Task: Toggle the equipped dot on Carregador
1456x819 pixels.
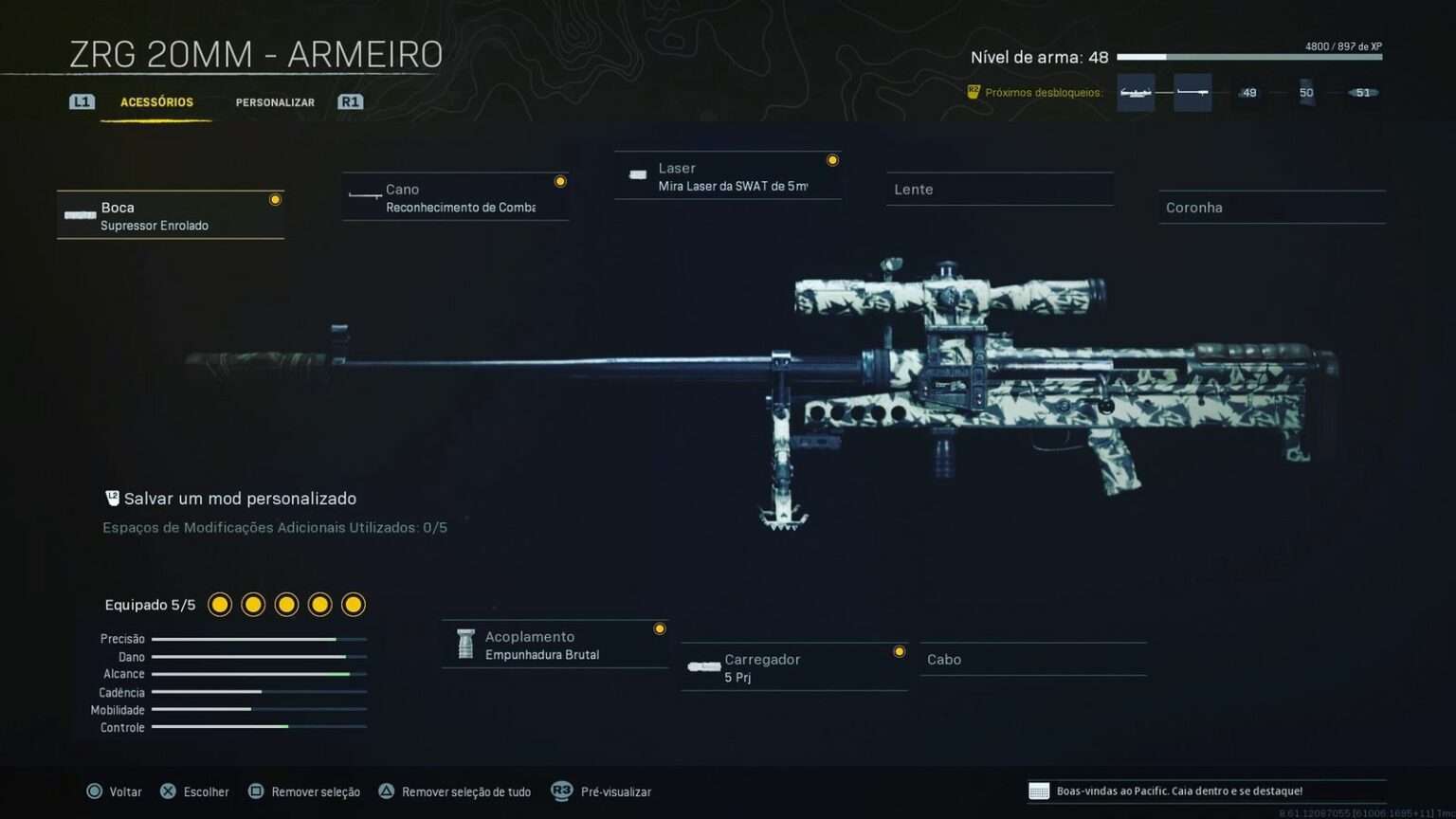Action: (x=899, y=651)
